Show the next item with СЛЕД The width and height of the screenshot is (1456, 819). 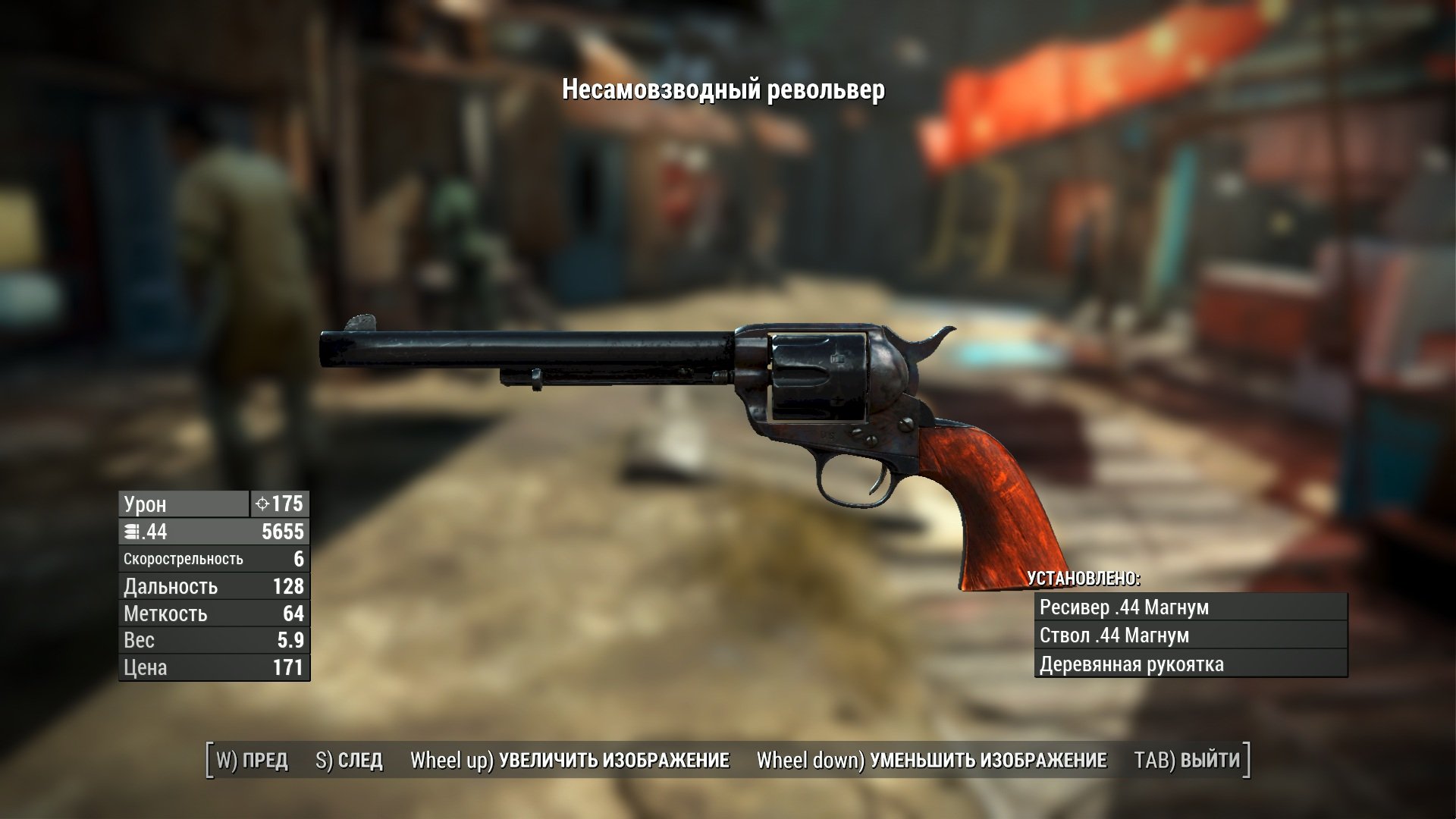click(349, 760)
